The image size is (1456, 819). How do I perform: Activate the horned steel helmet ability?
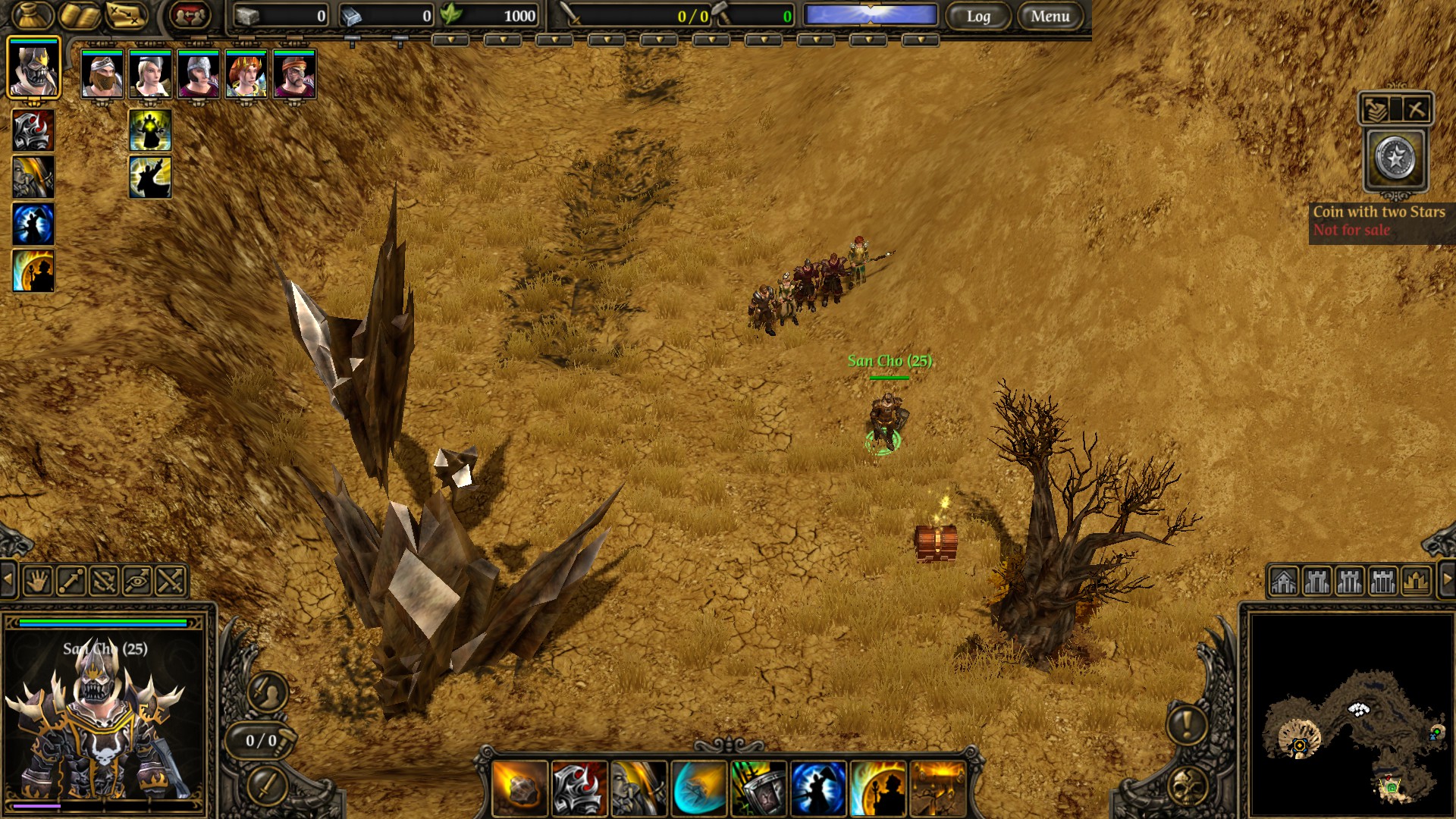(x=579, y=789)
